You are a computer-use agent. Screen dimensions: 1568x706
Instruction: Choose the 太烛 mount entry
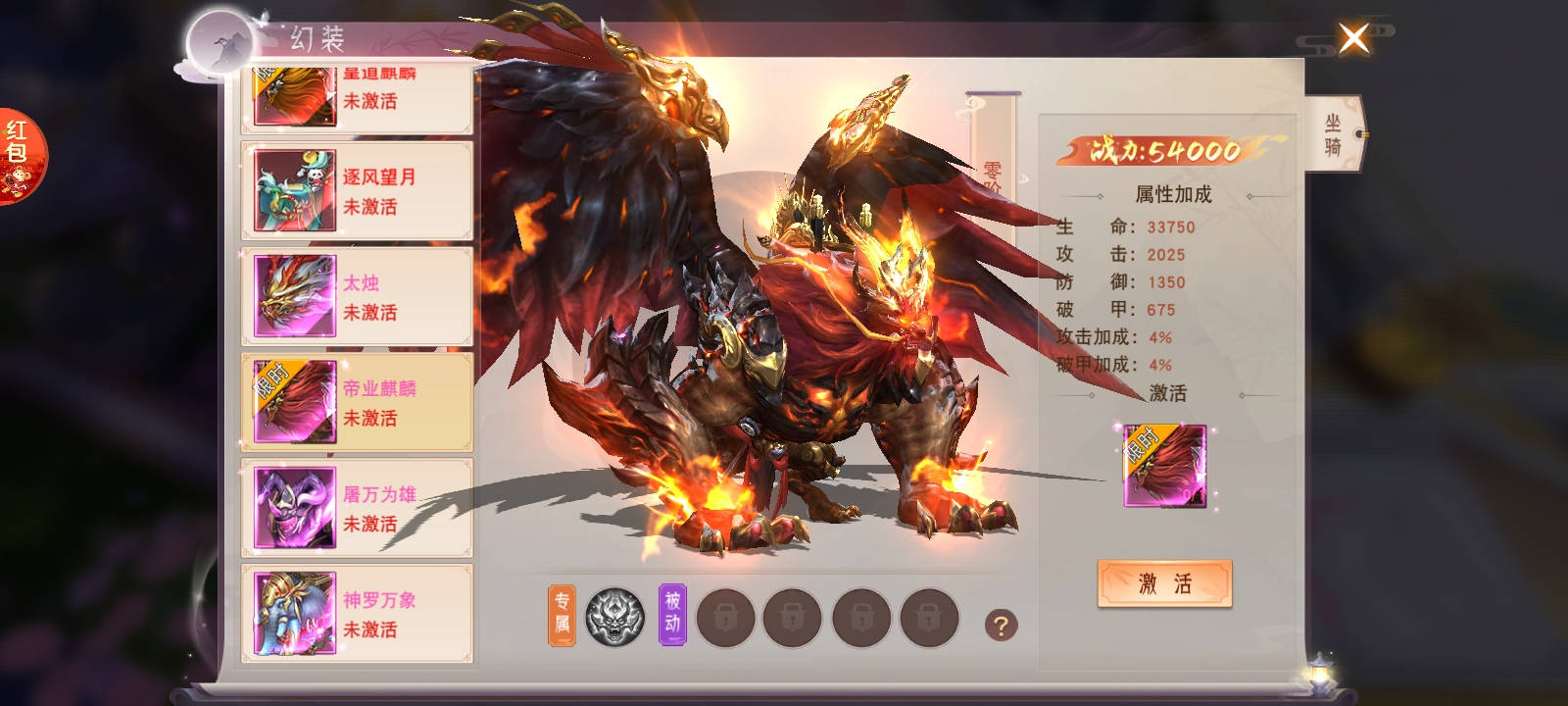click(x=357, y=297)
